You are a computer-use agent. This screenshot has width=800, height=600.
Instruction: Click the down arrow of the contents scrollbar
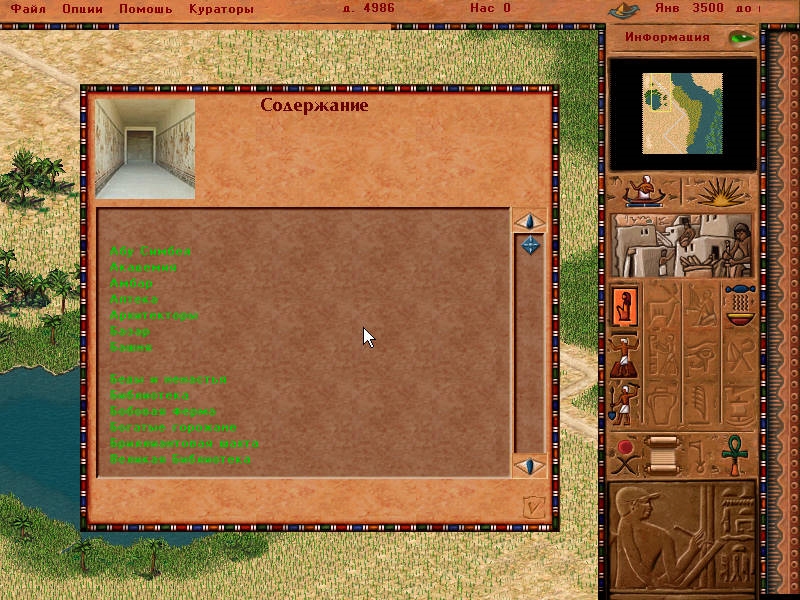click(x=529, y=466)
